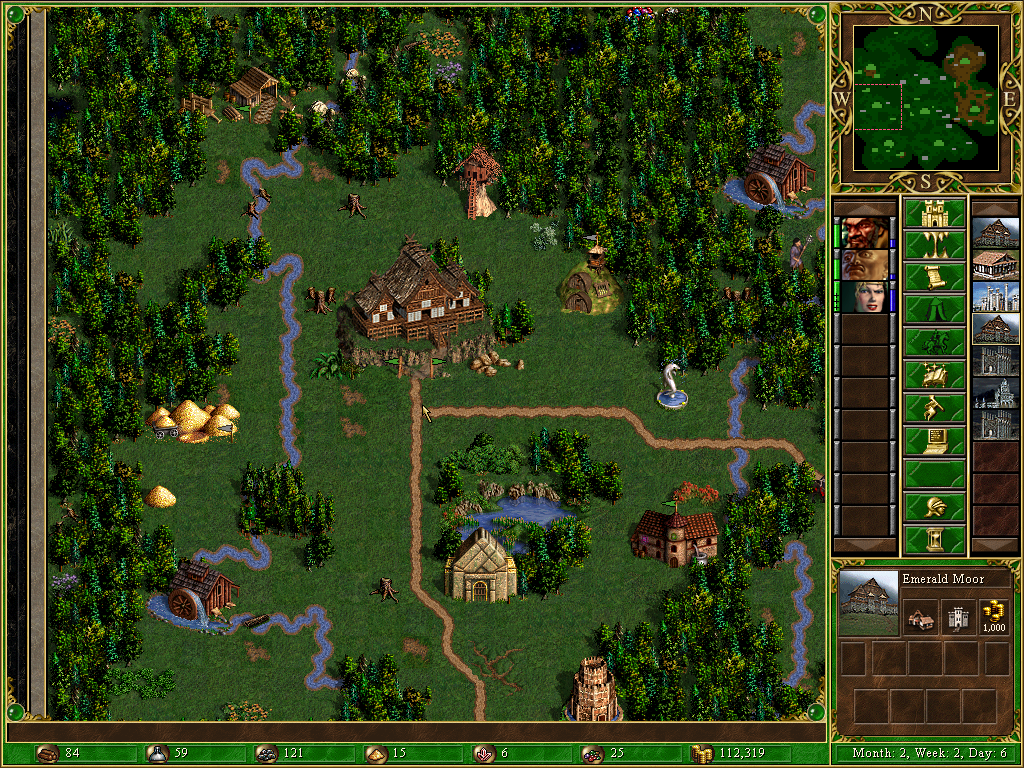1024x768 pixels.
Task: Click the world minimap
Action: pyautogui.click(x=926, y=97)
